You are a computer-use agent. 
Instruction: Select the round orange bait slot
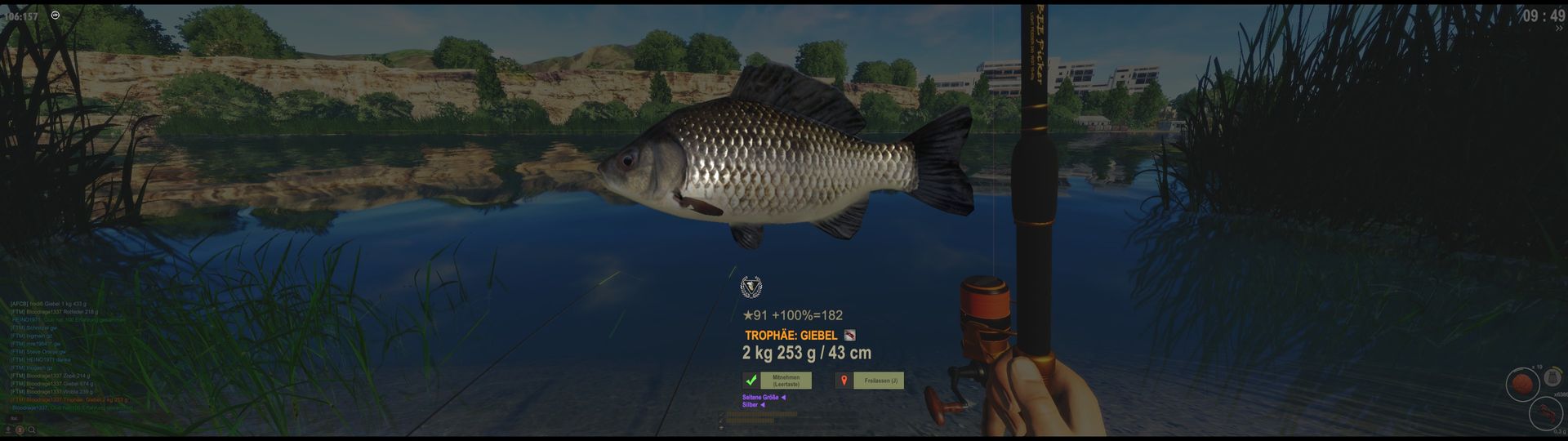coord(1521,384)
